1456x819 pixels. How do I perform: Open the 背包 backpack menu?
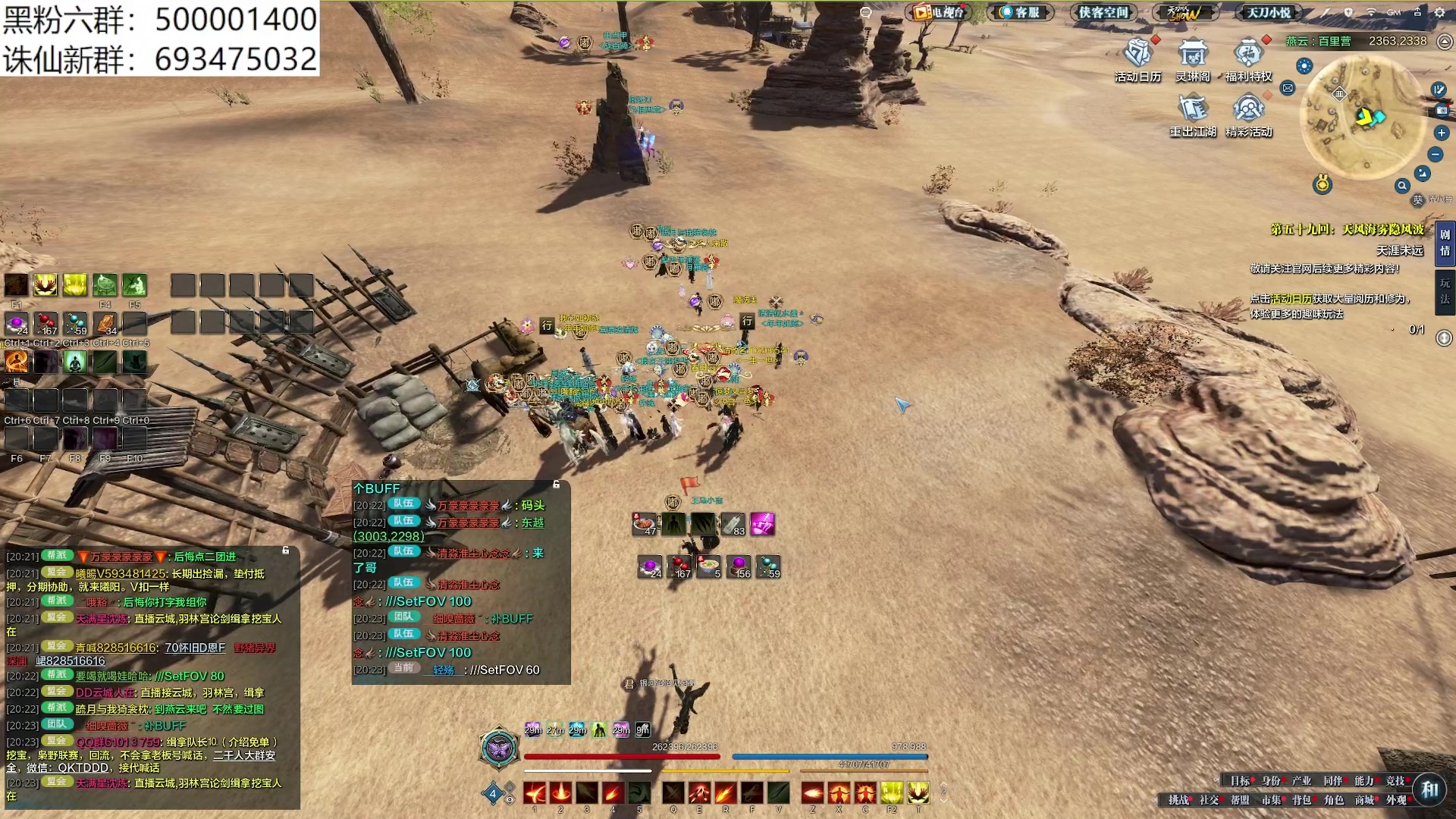point(1301,800)
